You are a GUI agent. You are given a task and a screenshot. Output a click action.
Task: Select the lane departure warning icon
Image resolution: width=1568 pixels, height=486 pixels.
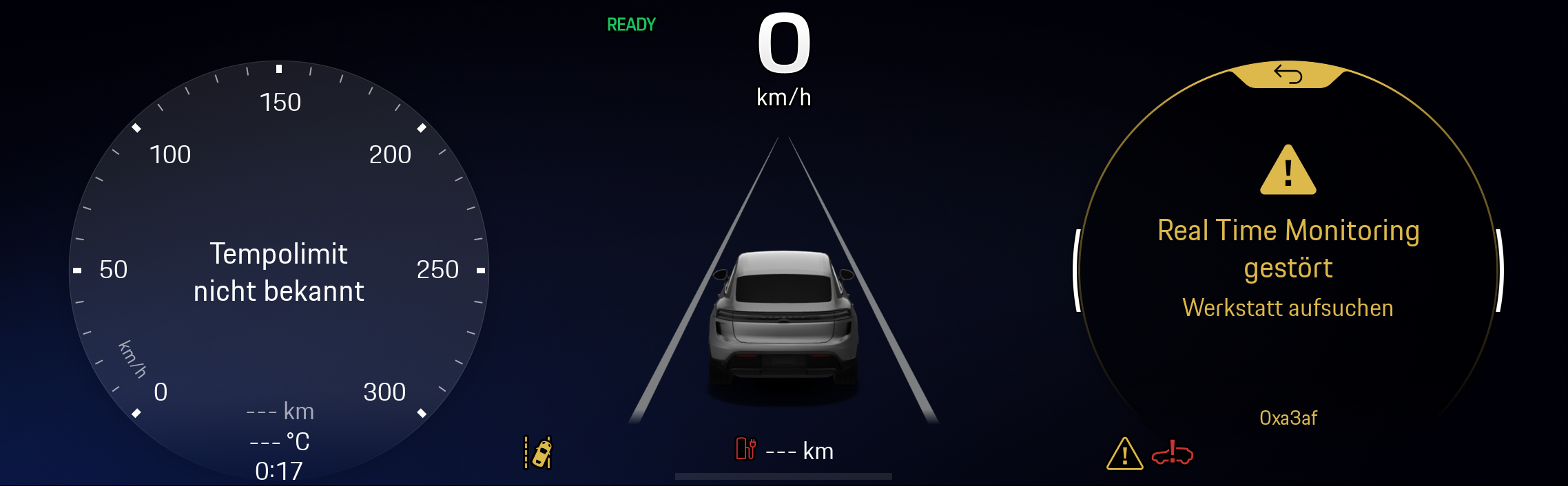538,453
